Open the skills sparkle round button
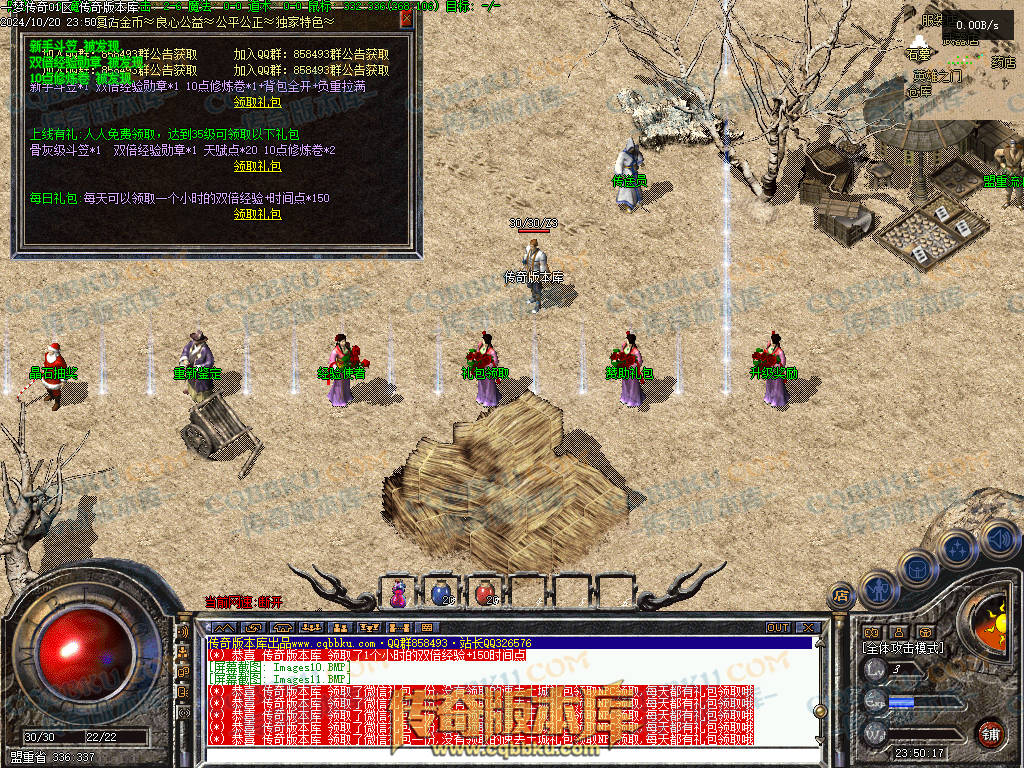Screen dimensions: 1024x768 (957, 548)
